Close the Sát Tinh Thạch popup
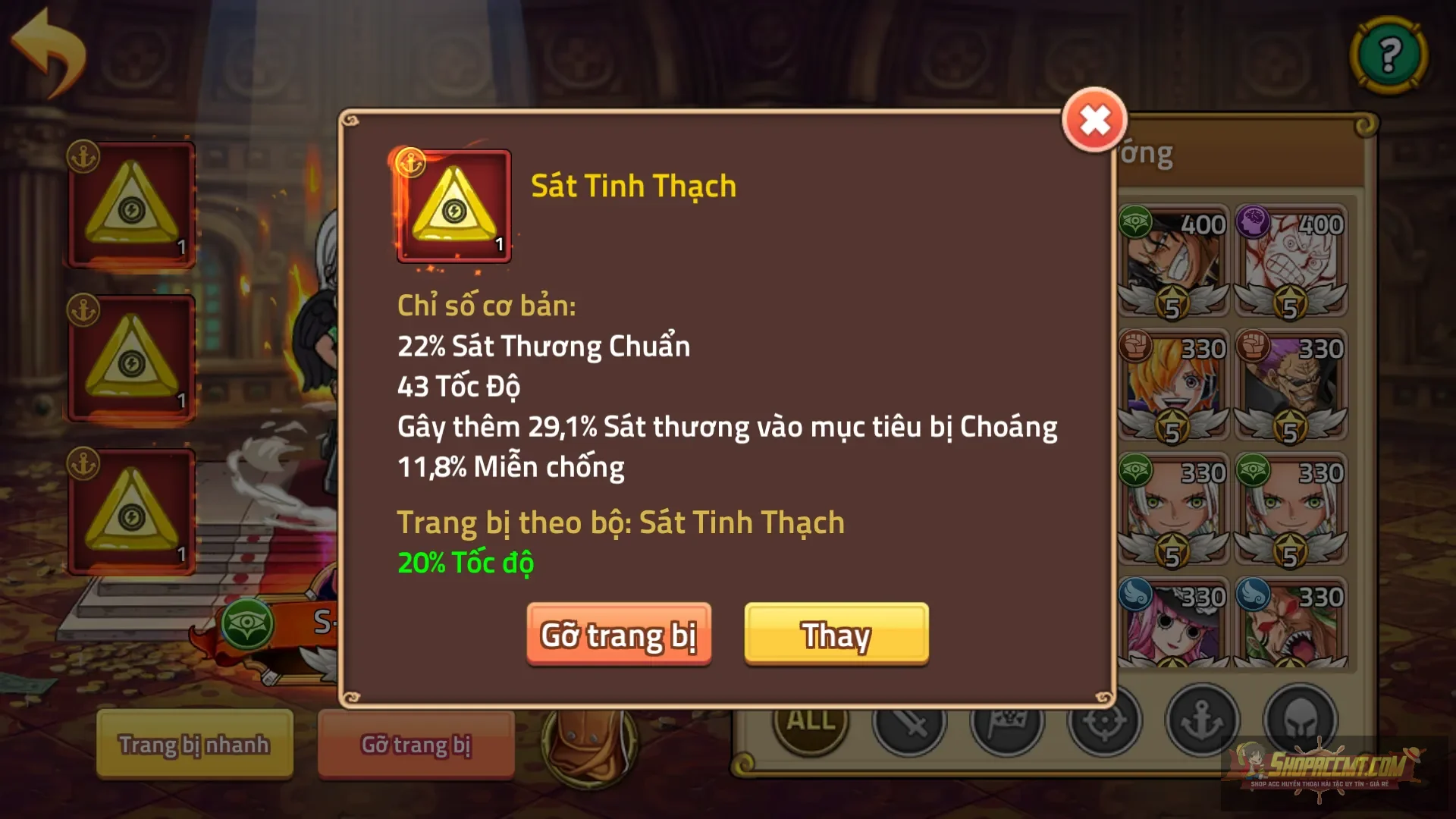 coord(1094,120)
